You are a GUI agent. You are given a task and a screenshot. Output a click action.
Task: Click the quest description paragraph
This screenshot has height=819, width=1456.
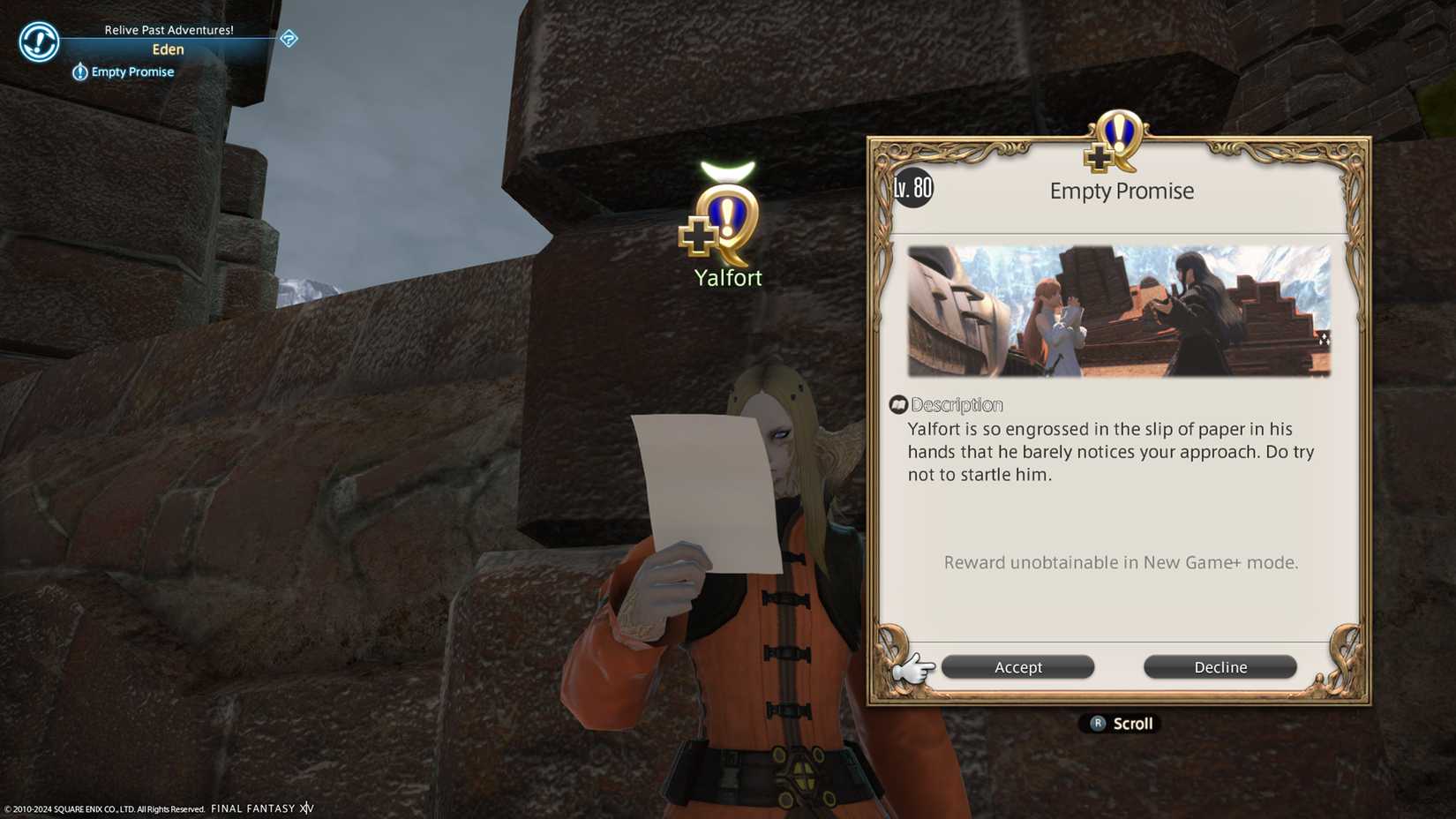point(1110,451)
